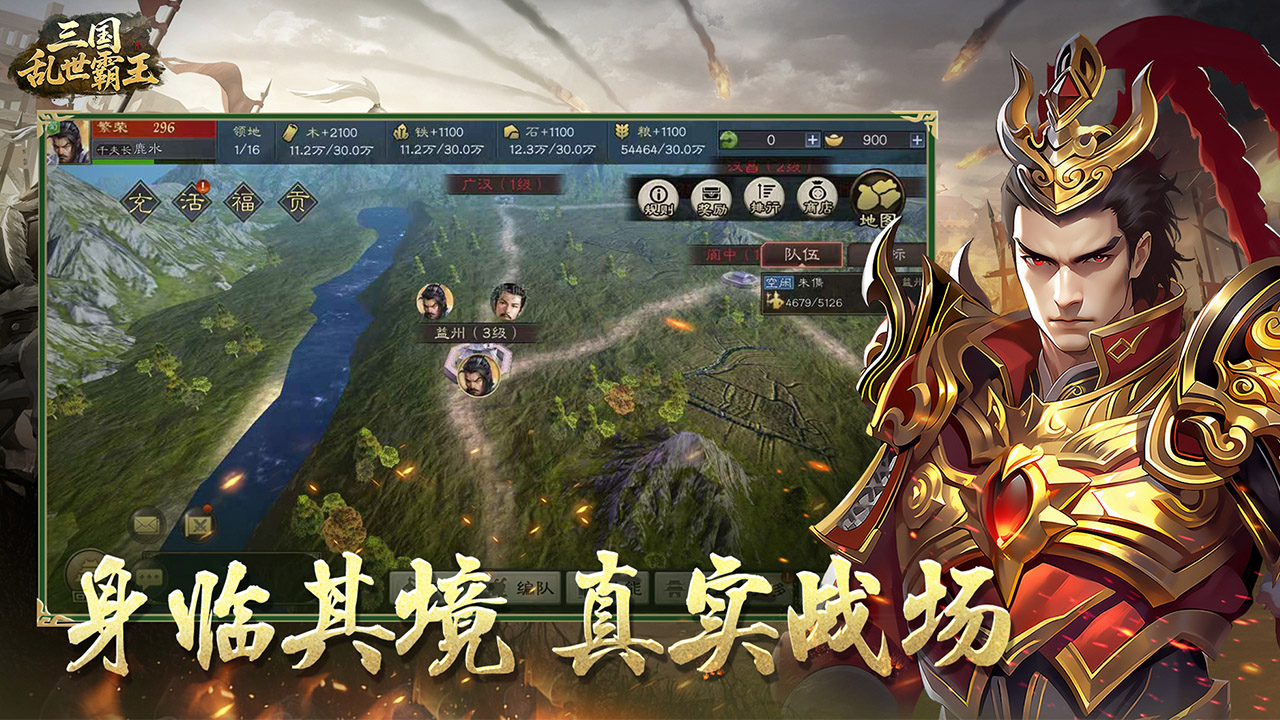Open the 奖励 rewards icon

tap(711, 196)
